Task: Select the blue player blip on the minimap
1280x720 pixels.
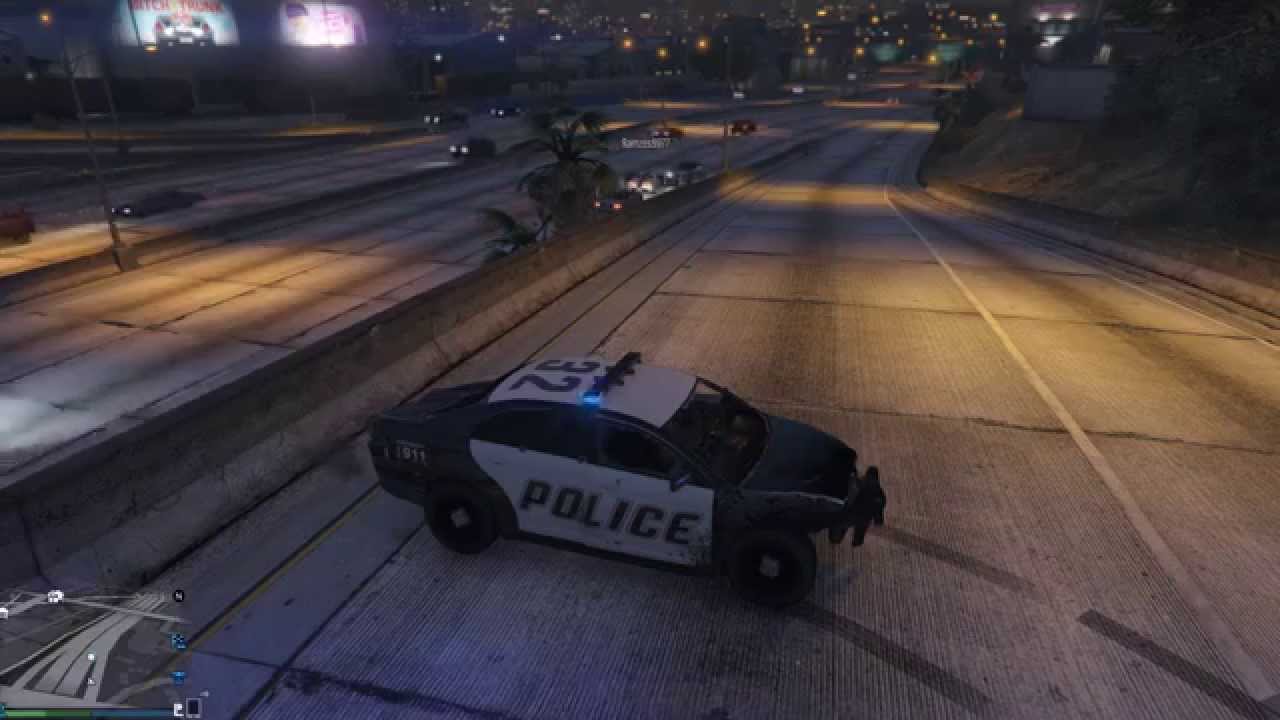Action: click(178, 640)
